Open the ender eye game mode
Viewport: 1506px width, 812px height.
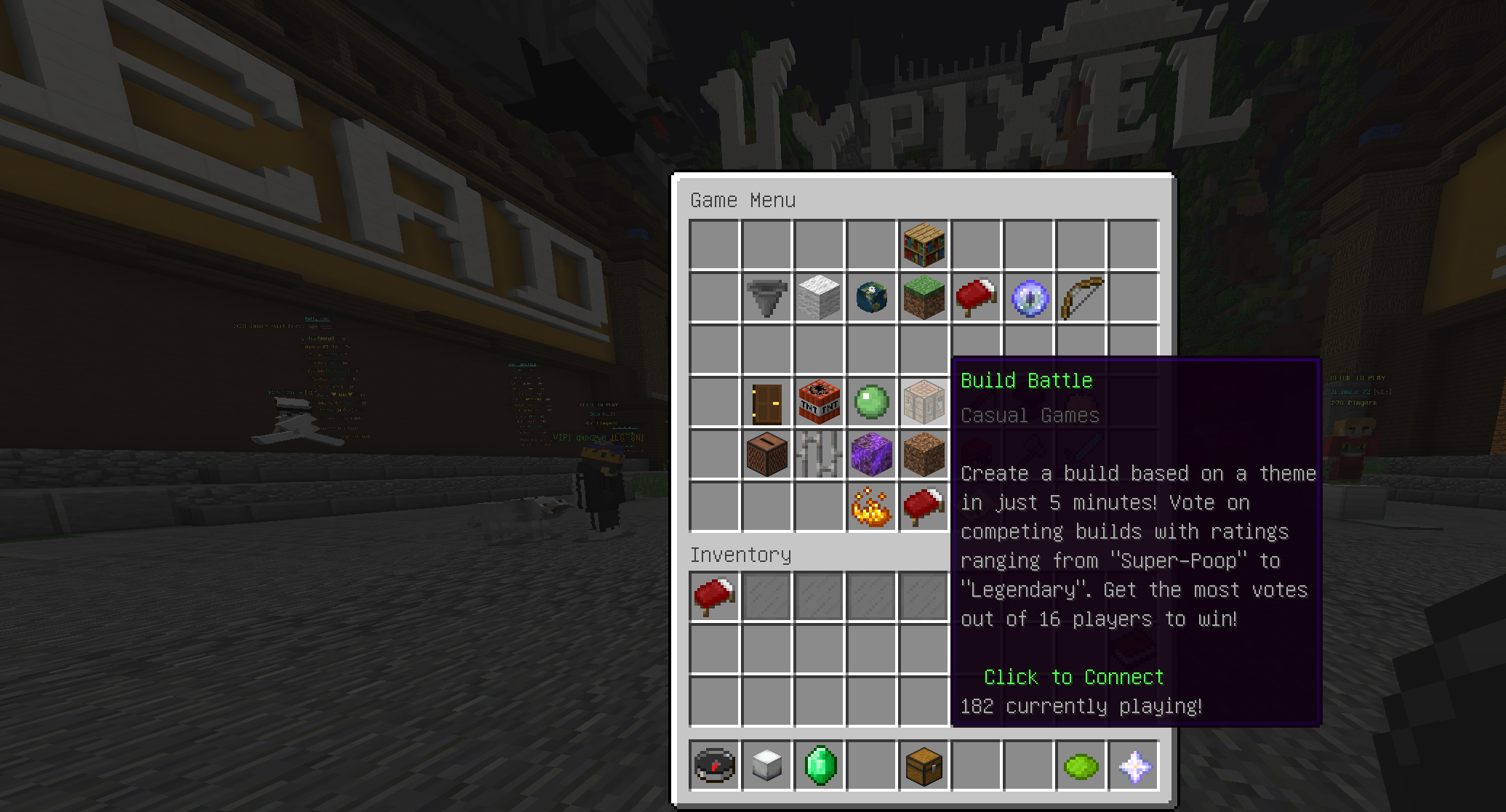[1028, 297]
